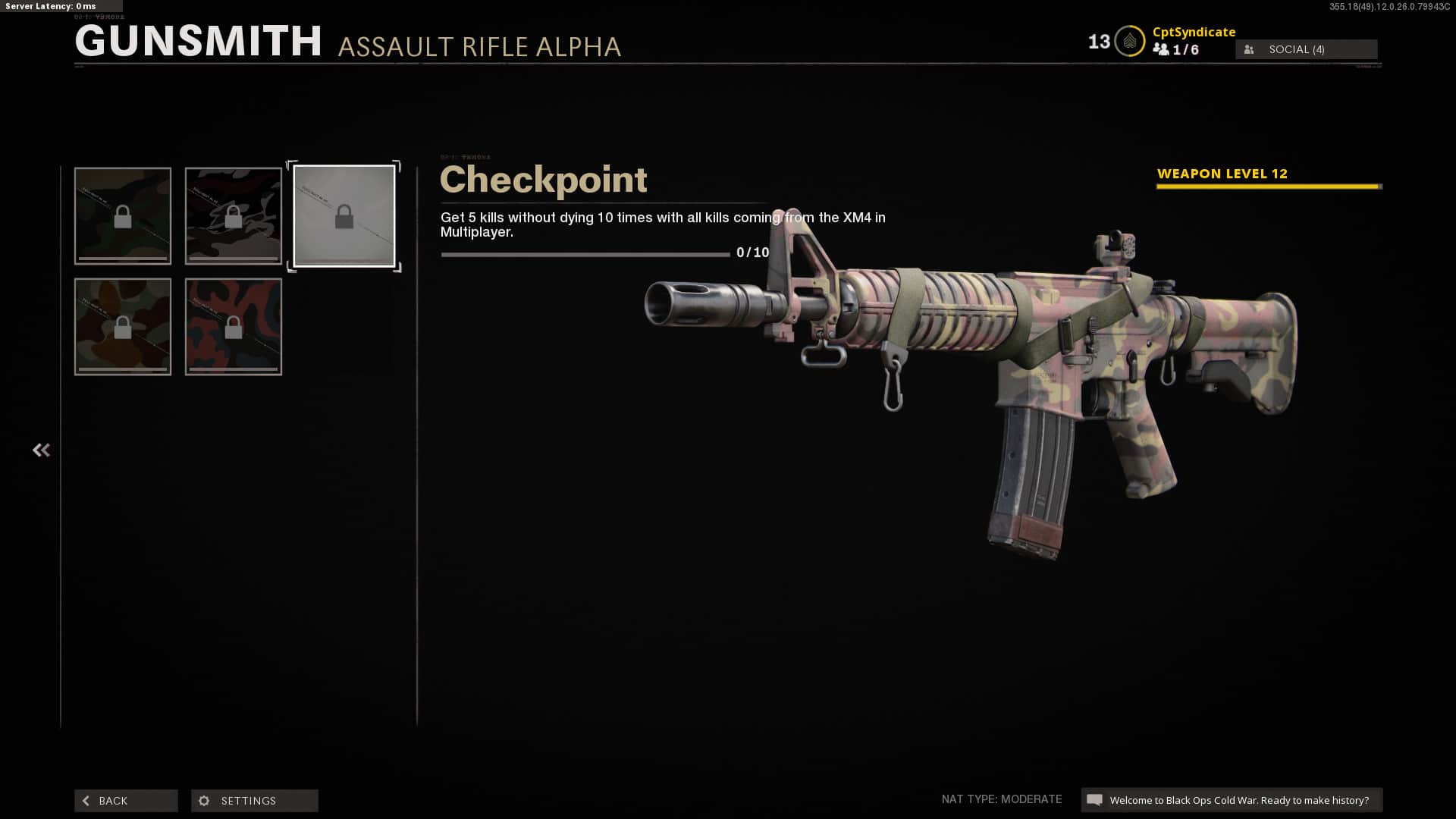This screenshot has height=819, width=1456.
Task: Open the party member count icon
Action: (x=1161, y=49)
